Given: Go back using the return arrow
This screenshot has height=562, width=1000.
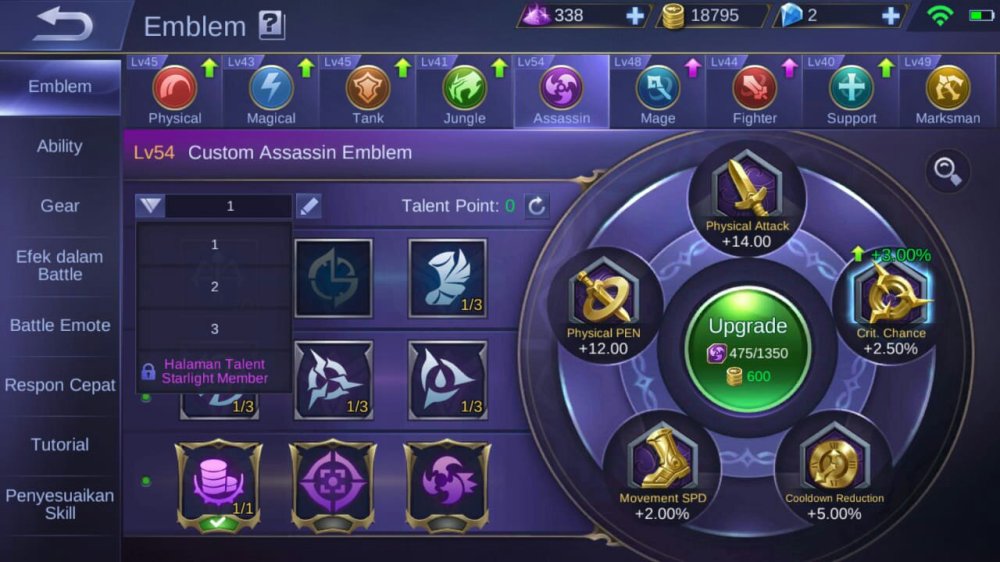Looking at the screenshot, I should [62, 24].
